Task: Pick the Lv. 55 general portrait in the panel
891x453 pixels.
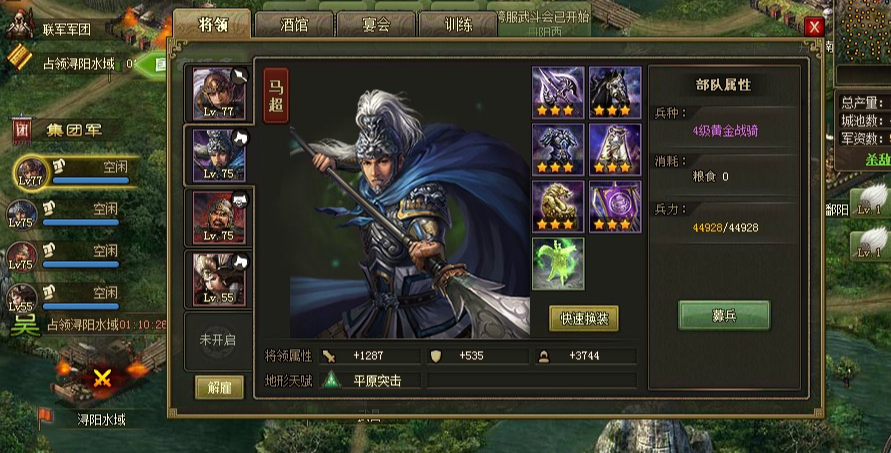Action: click(x=219, y=278)
